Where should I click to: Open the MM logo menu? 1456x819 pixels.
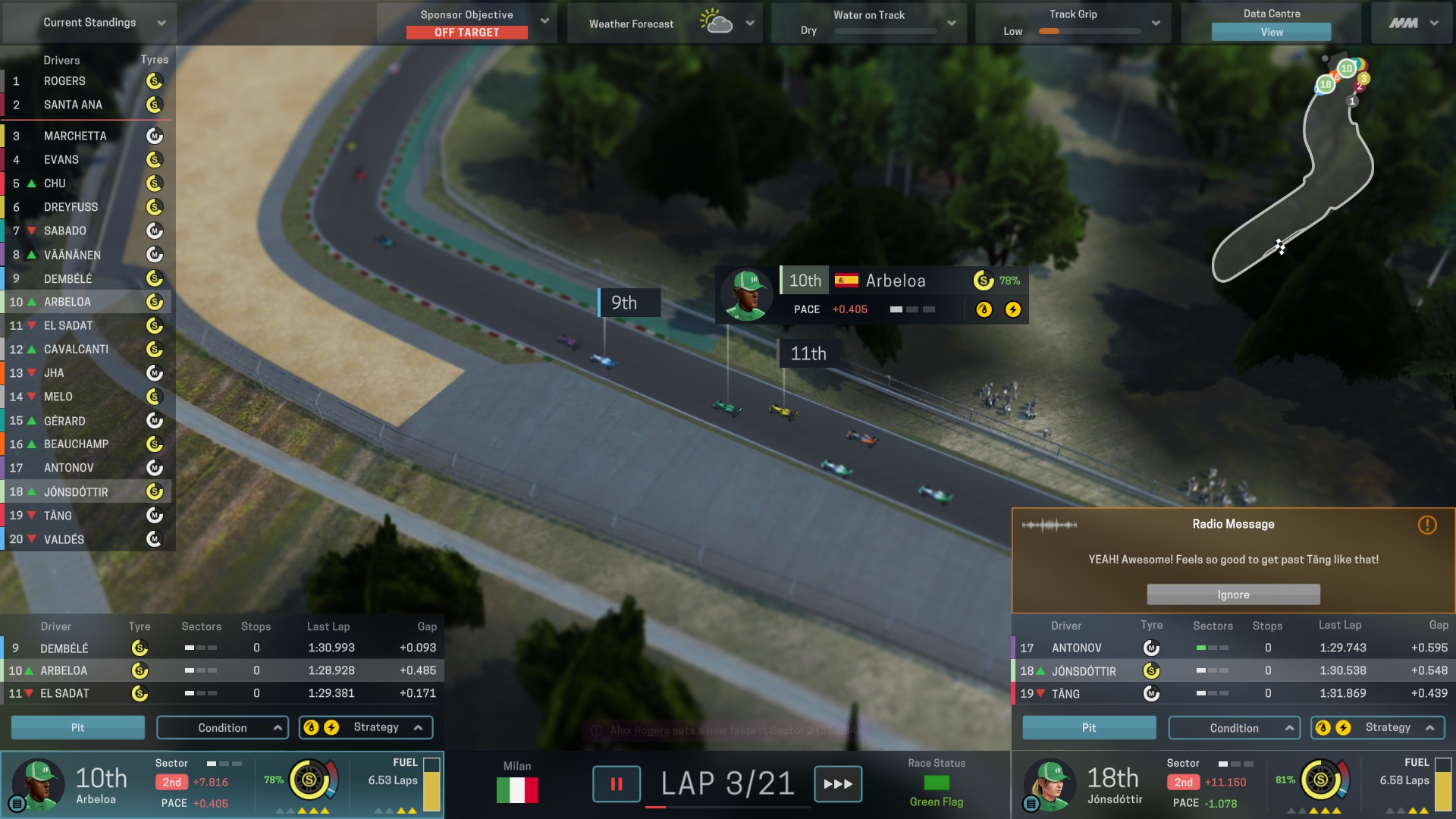click(x=1413, y=24)
